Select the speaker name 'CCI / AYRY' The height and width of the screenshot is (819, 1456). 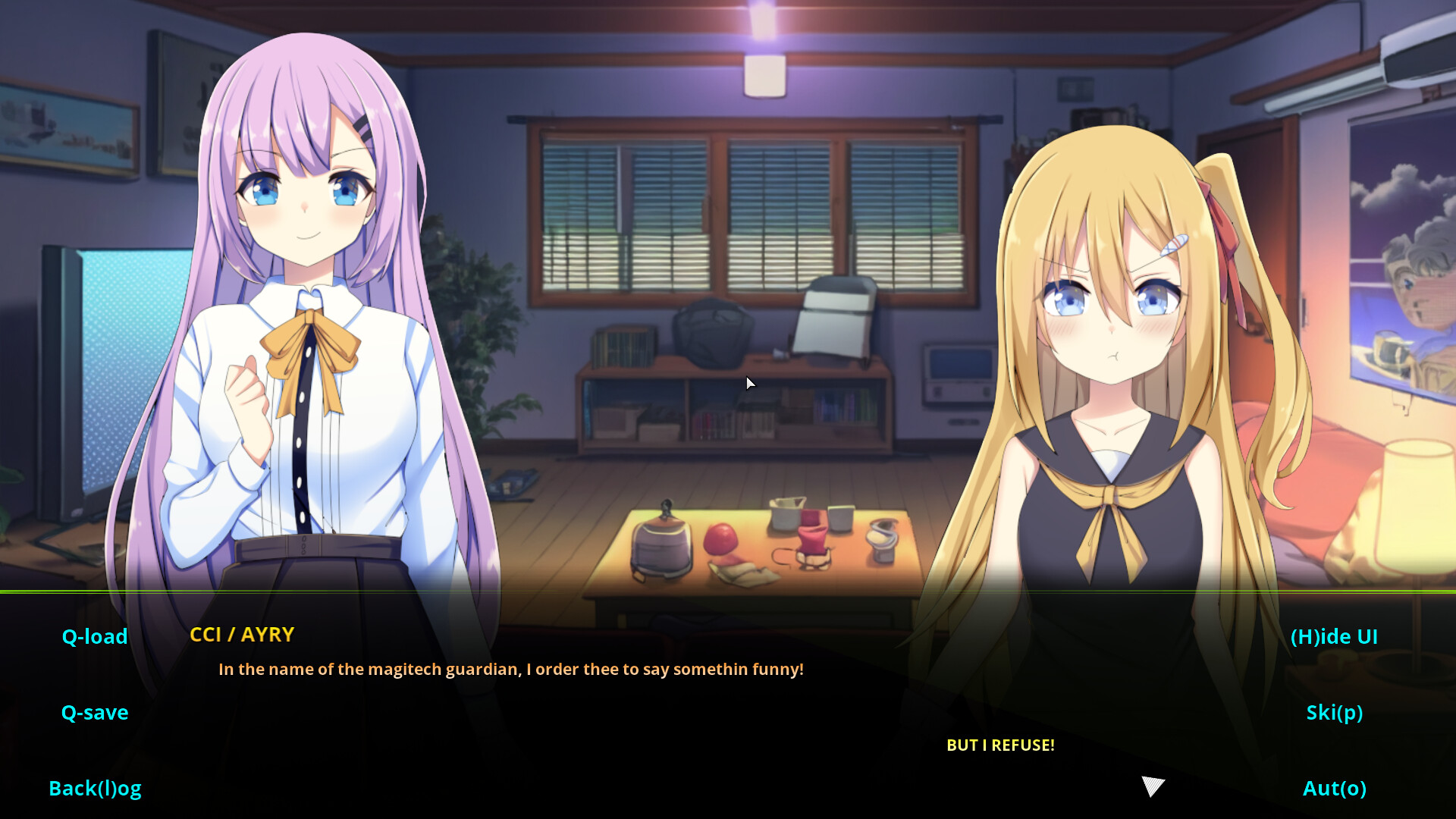[x=242, y=635]
